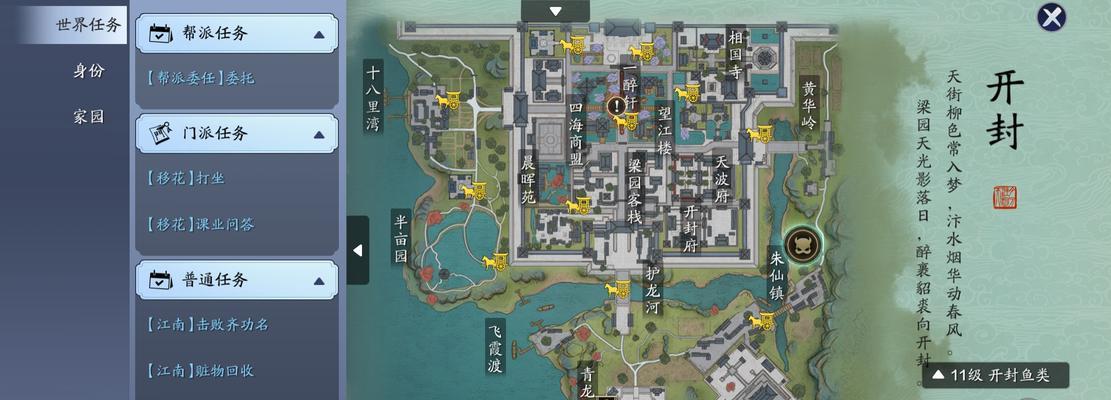This screenshot has height=400, width=1111.
Task: Expand the top dropdown arrow above the map
Action: coord(555,11)
